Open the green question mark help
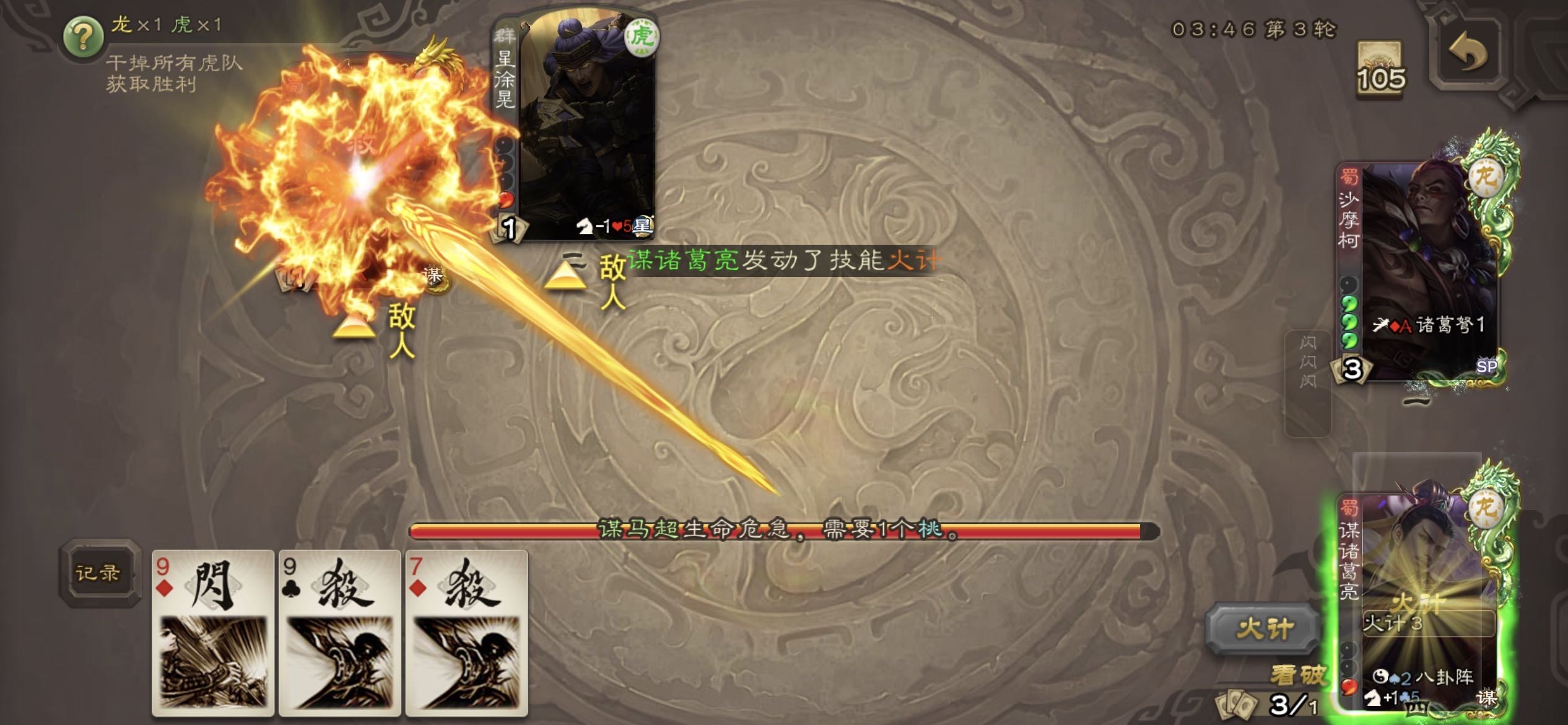 click(84, 37)
